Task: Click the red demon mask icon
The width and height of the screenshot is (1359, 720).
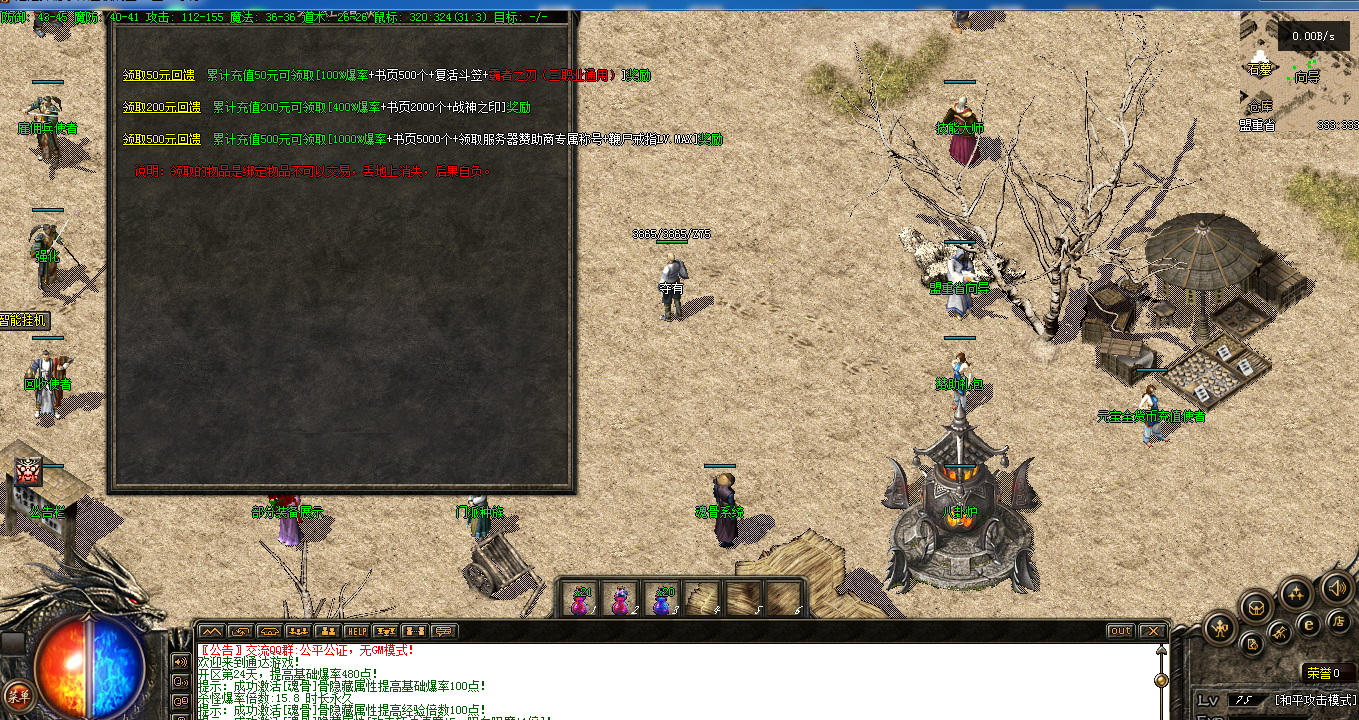Action: (28, 470)
